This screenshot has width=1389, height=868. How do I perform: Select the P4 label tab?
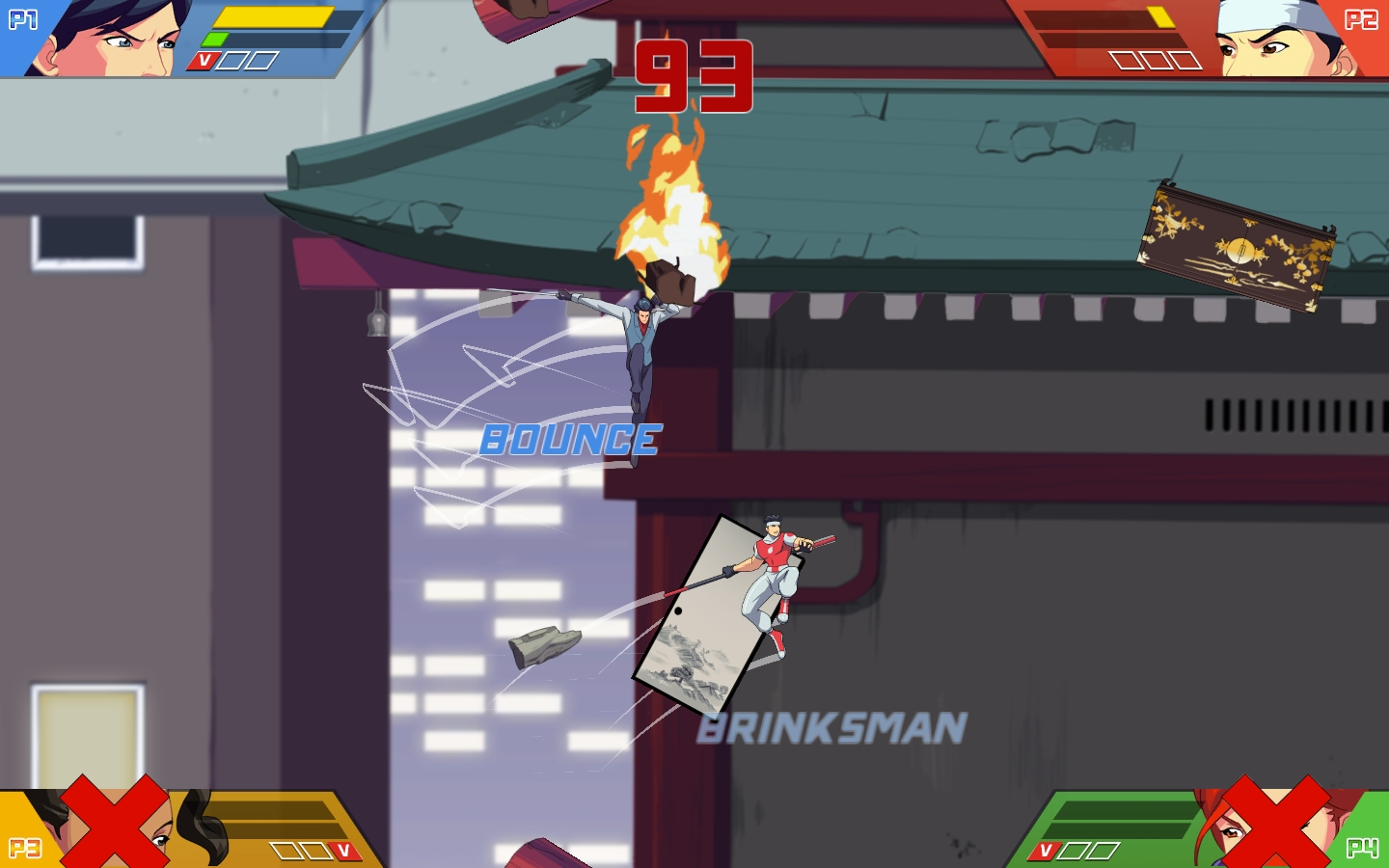[1364, 849]
